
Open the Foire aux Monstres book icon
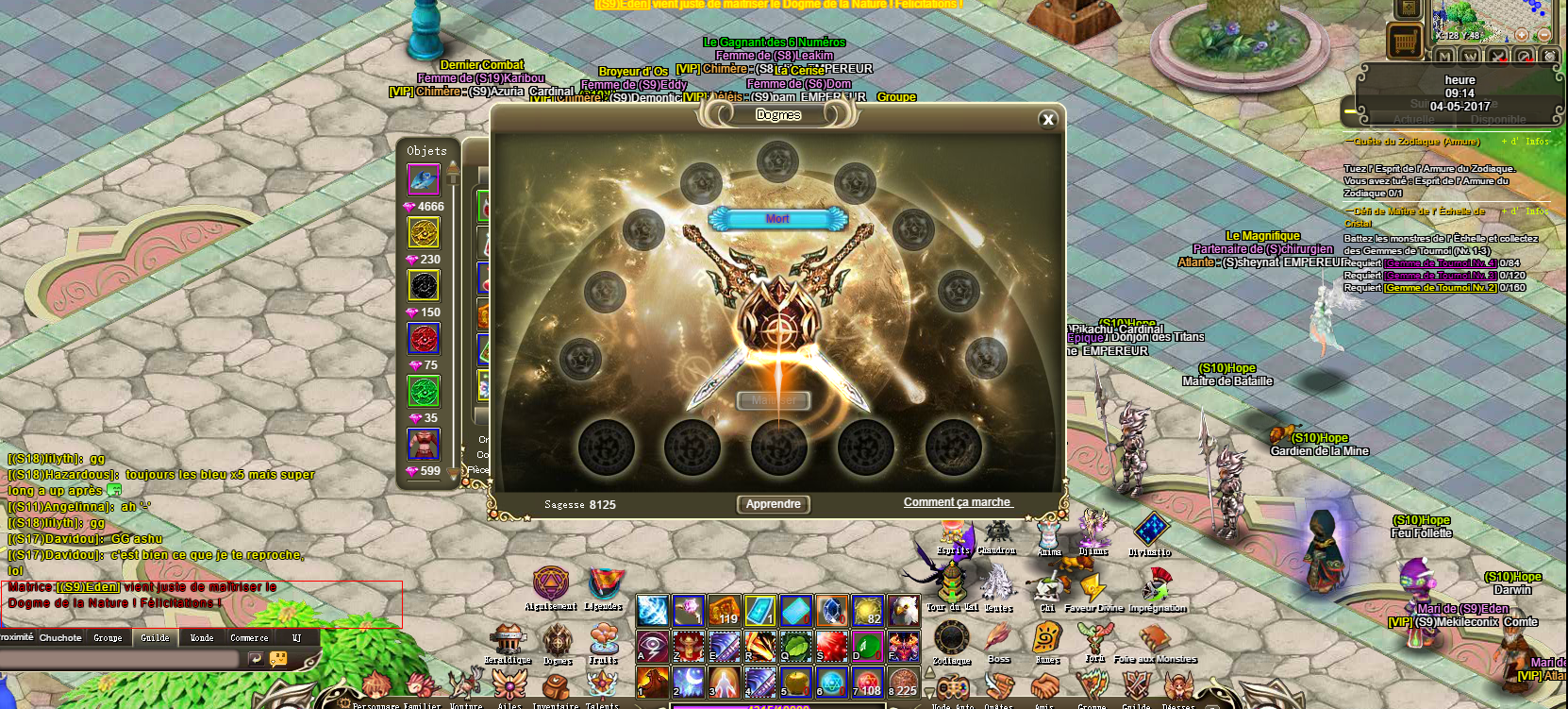[x=1154, y=640]
